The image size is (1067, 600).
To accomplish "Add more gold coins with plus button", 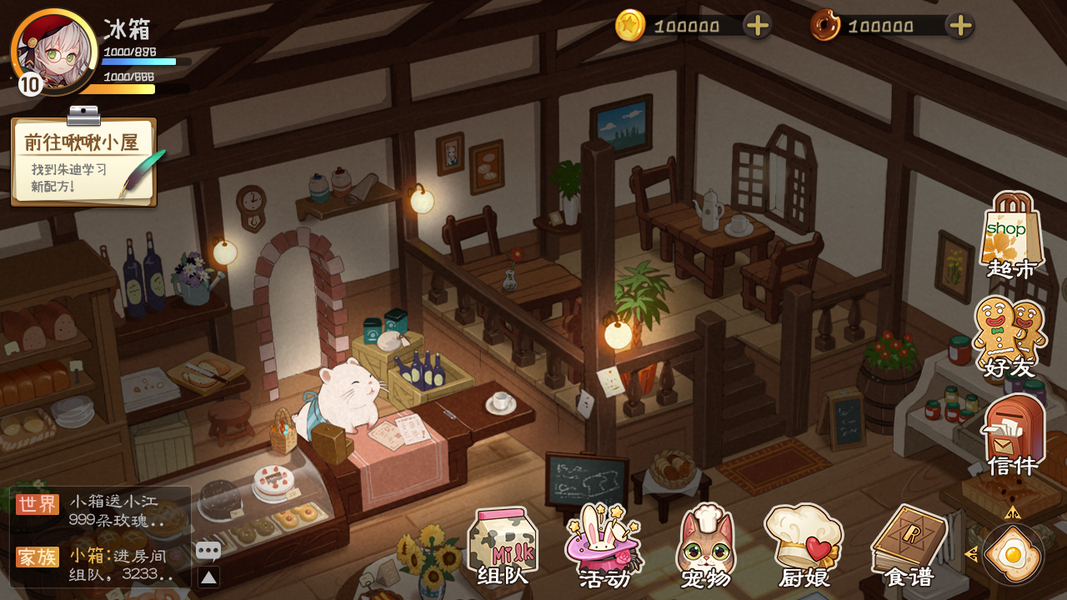I will pyautogui.click(x=758, y=26).
